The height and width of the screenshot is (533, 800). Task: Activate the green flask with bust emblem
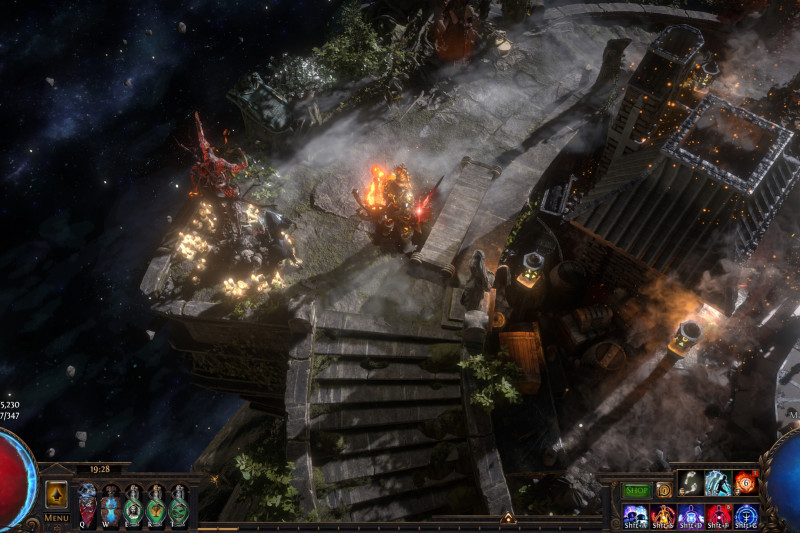(133, 504)
